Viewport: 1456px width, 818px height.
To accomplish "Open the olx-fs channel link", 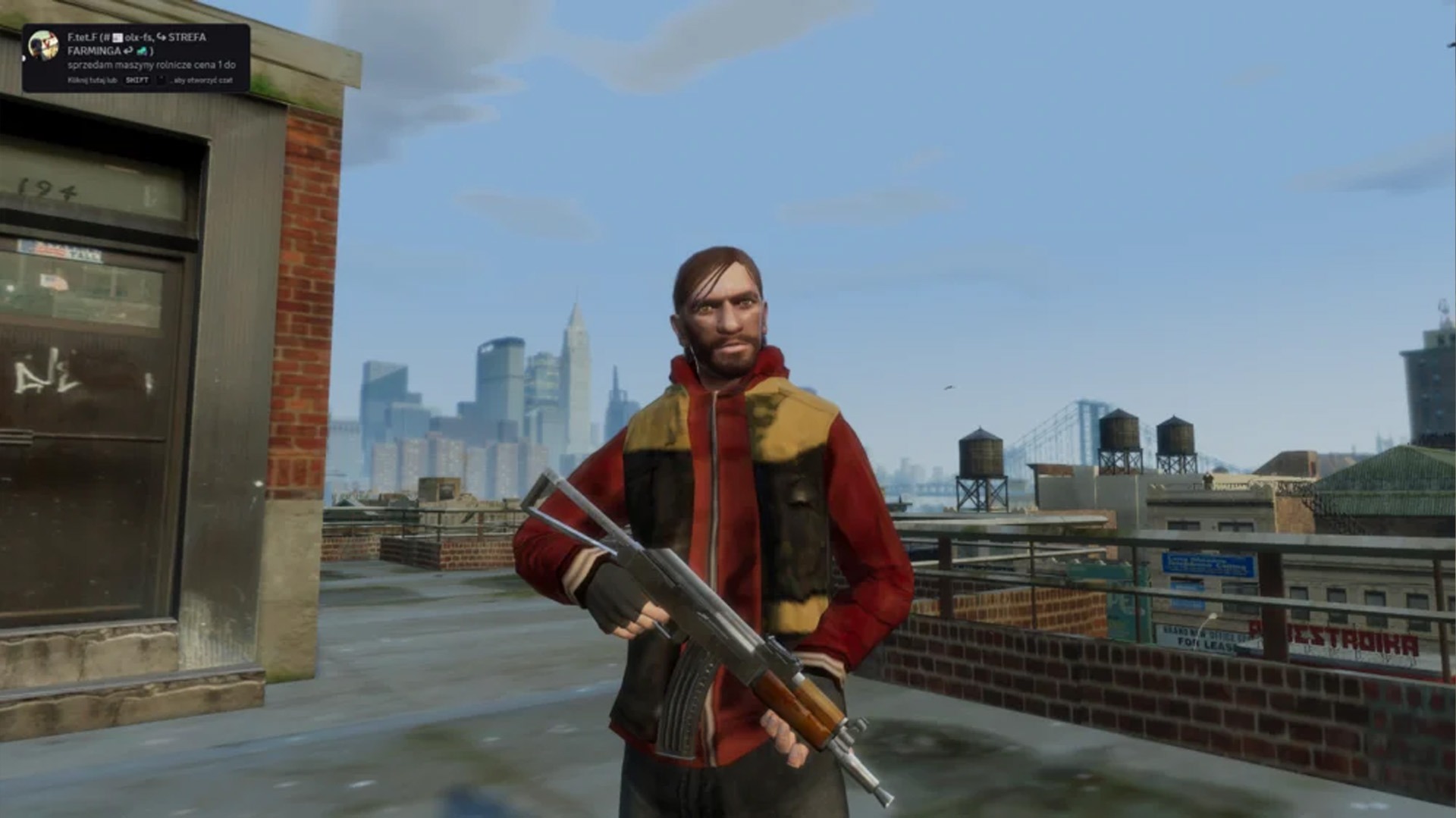I will coord(140,38).
